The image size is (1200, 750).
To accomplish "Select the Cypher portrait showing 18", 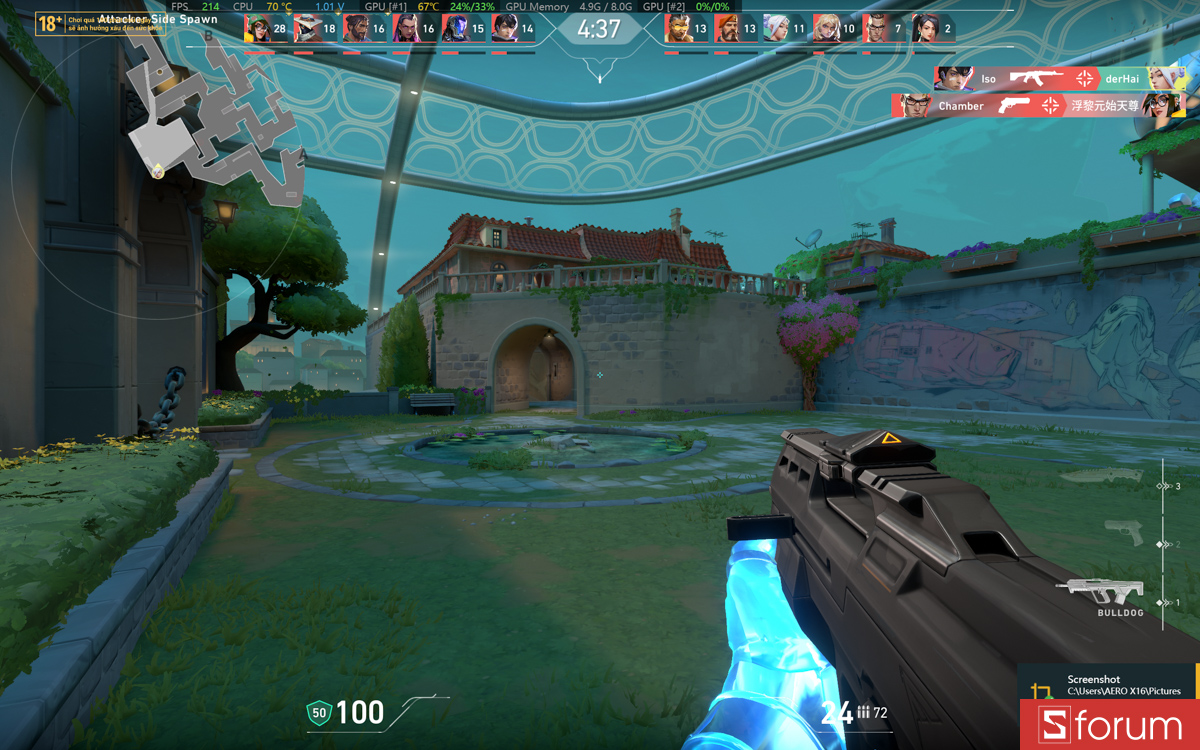I will point(308,29).
